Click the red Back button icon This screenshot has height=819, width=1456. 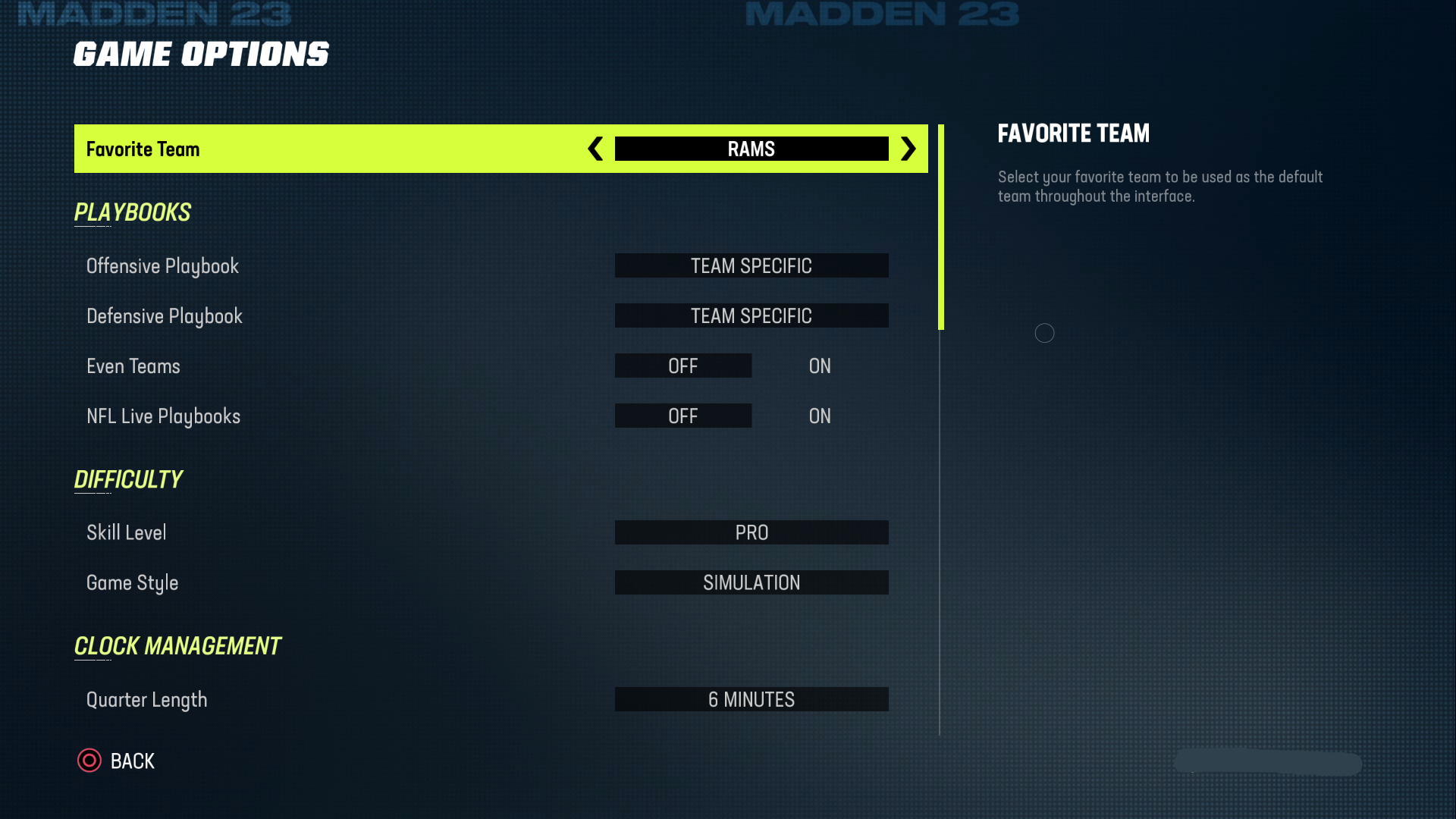[89, 761]
